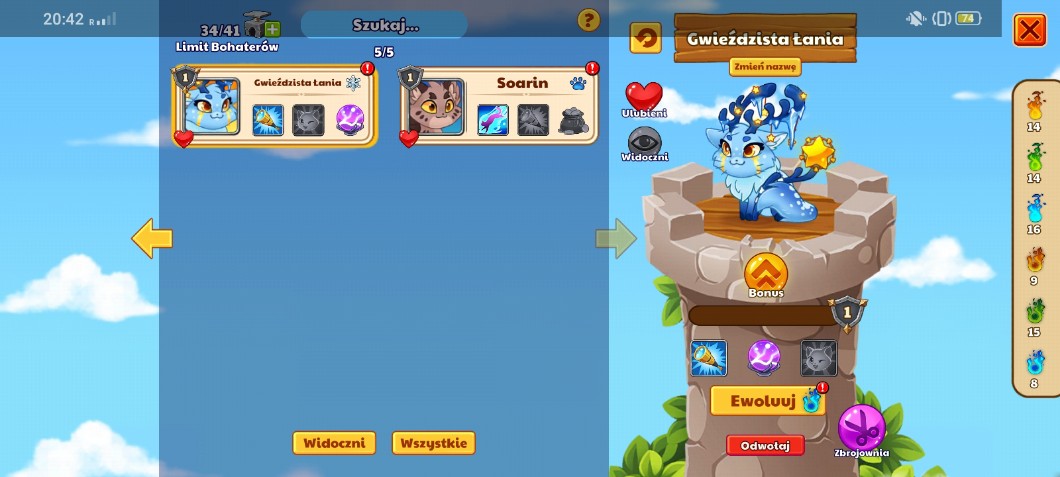Go to previous page with left yellow arrow
The width and height of the screenshot is (1060, 477).
(x=152, y=238)
